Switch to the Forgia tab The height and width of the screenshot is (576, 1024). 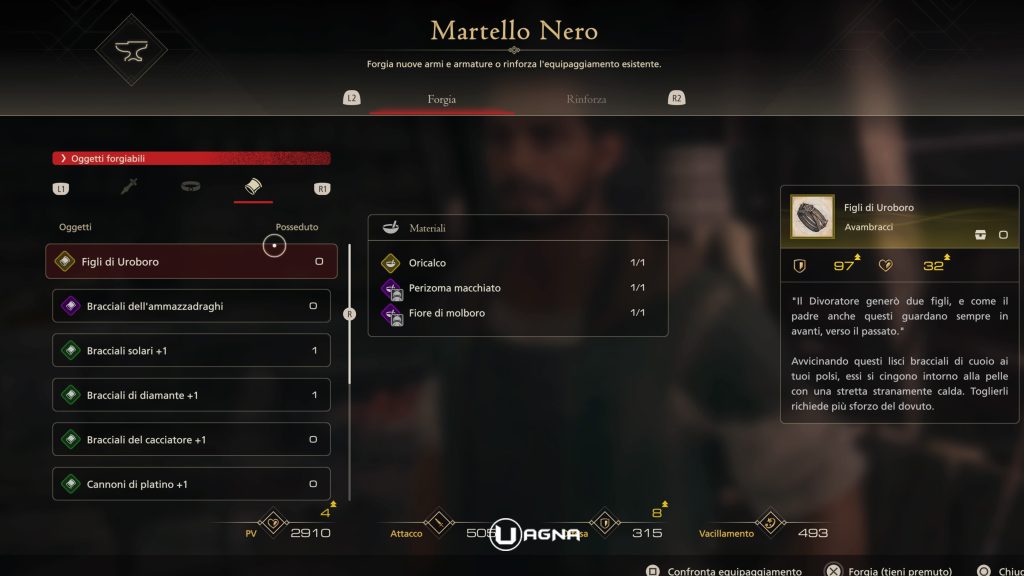[441, 99]
